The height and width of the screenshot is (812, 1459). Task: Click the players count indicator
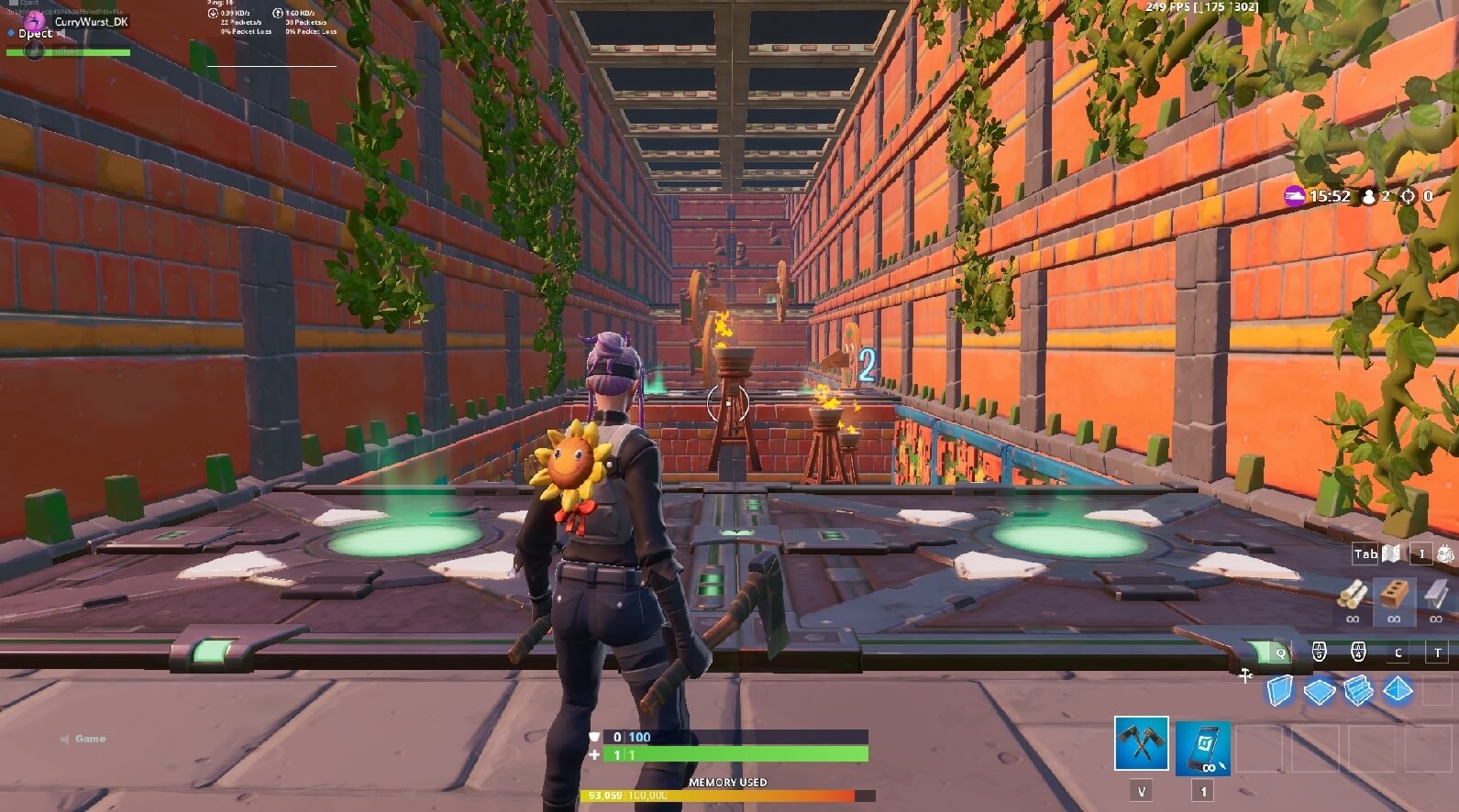tap(1368, 196)
